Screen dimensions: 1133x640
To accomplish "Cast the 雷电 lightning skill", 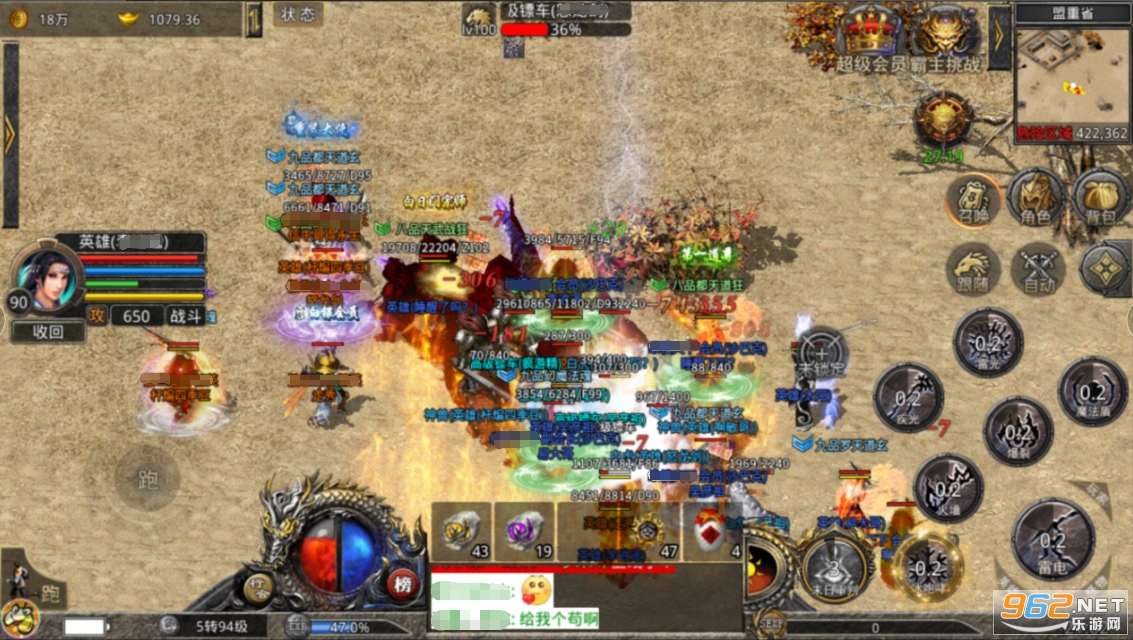I will tap(1052, 540).
